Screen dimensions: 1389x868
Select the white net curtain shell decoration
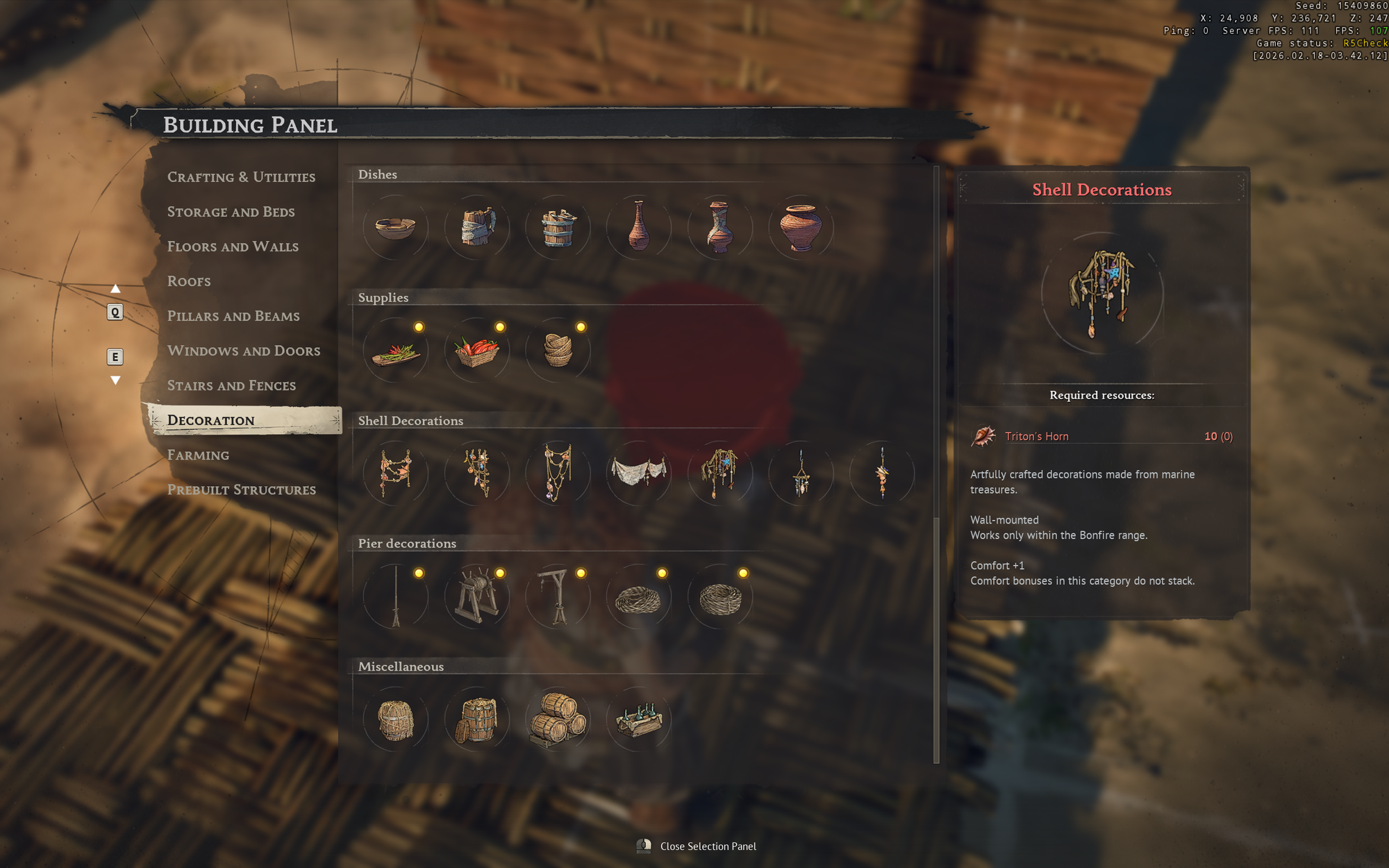638,474
